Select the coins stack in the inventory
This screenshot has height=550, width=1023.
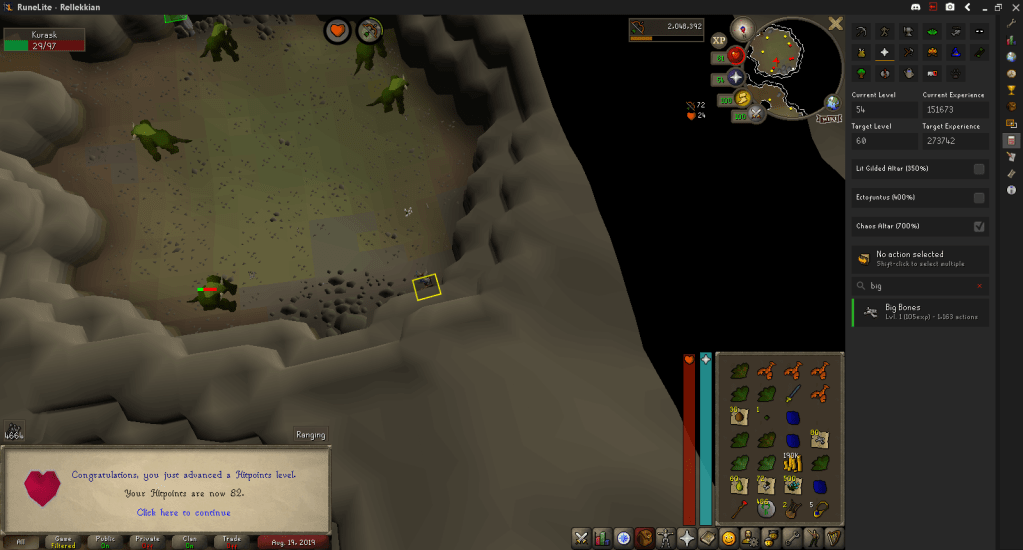tap(793, 461)
